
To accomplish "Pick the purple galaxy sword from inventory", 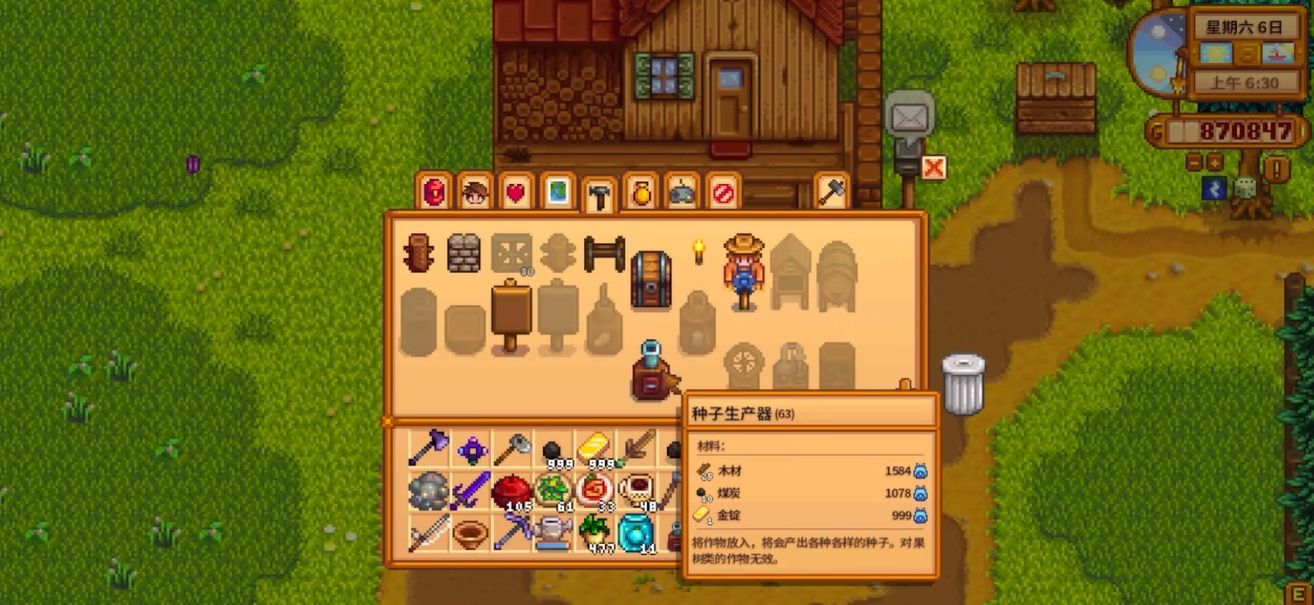I will (472, 491).
